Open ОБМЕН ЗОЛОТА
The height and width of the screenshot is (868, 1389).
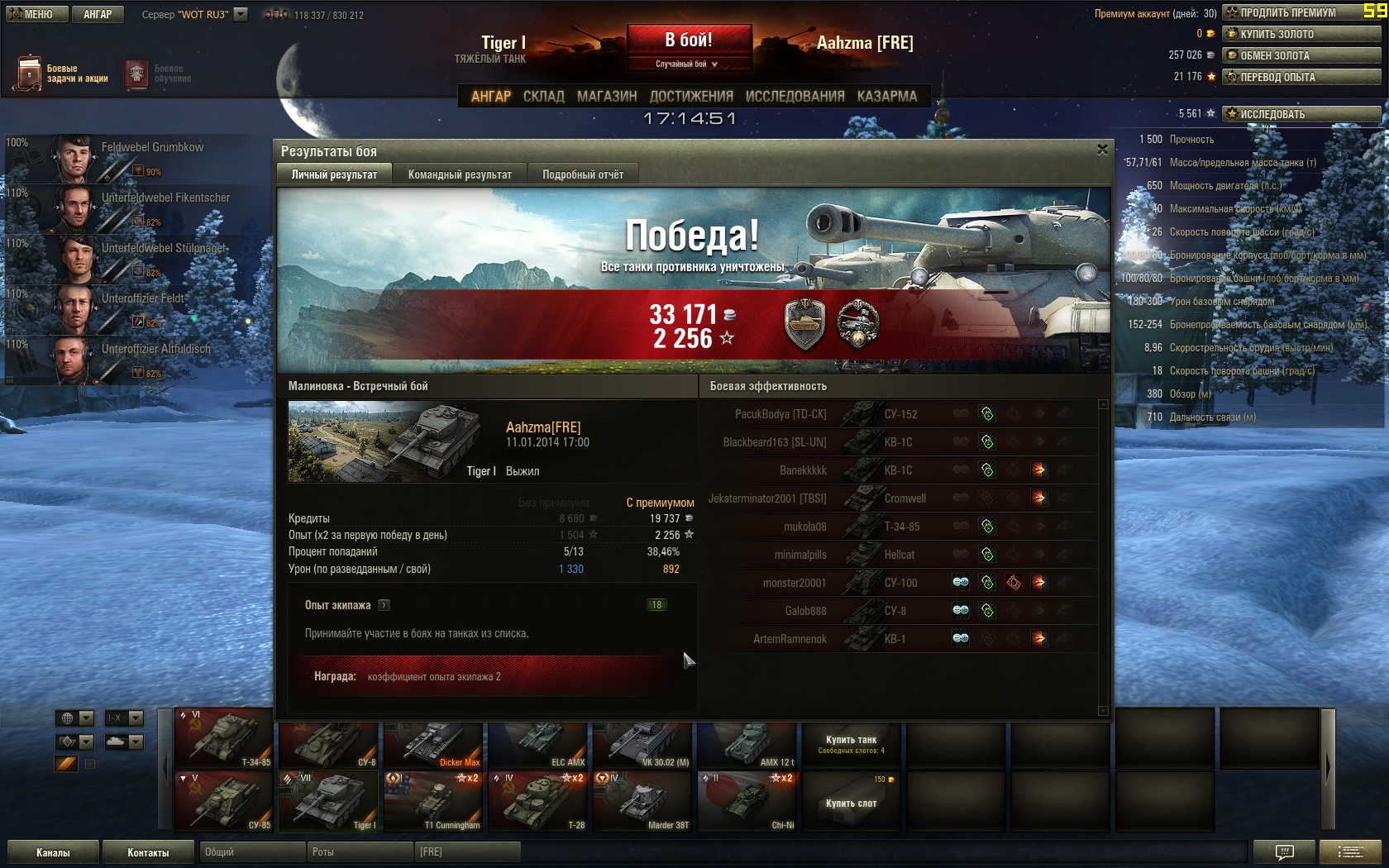tap(1301, 55)
